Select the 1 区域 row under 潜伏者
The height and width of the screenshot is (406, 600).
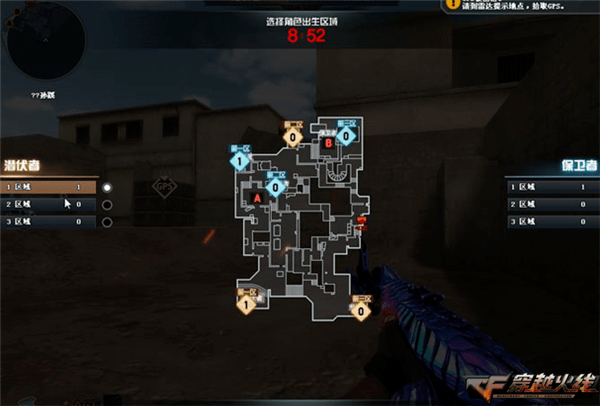point(48,187)
